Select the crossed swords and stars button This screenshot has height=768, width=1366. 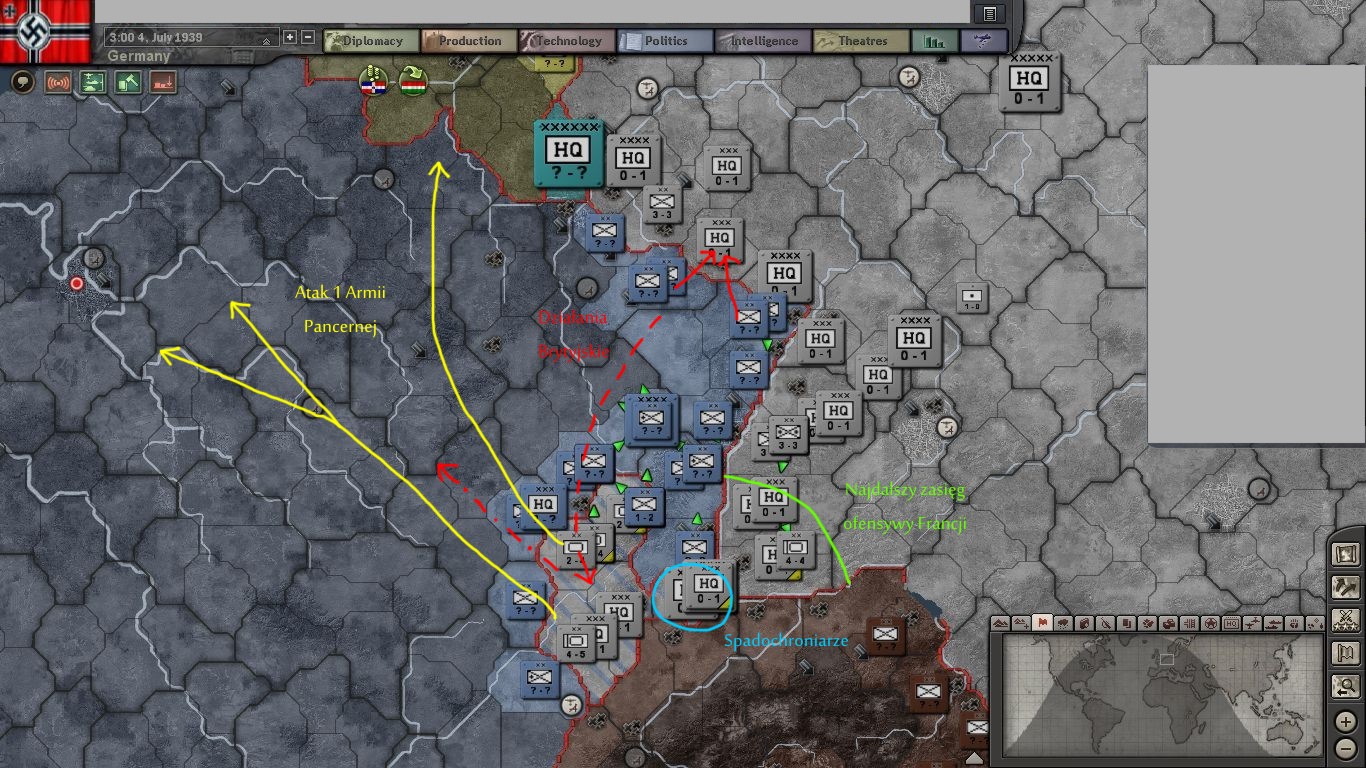[x=1345, y=619]
